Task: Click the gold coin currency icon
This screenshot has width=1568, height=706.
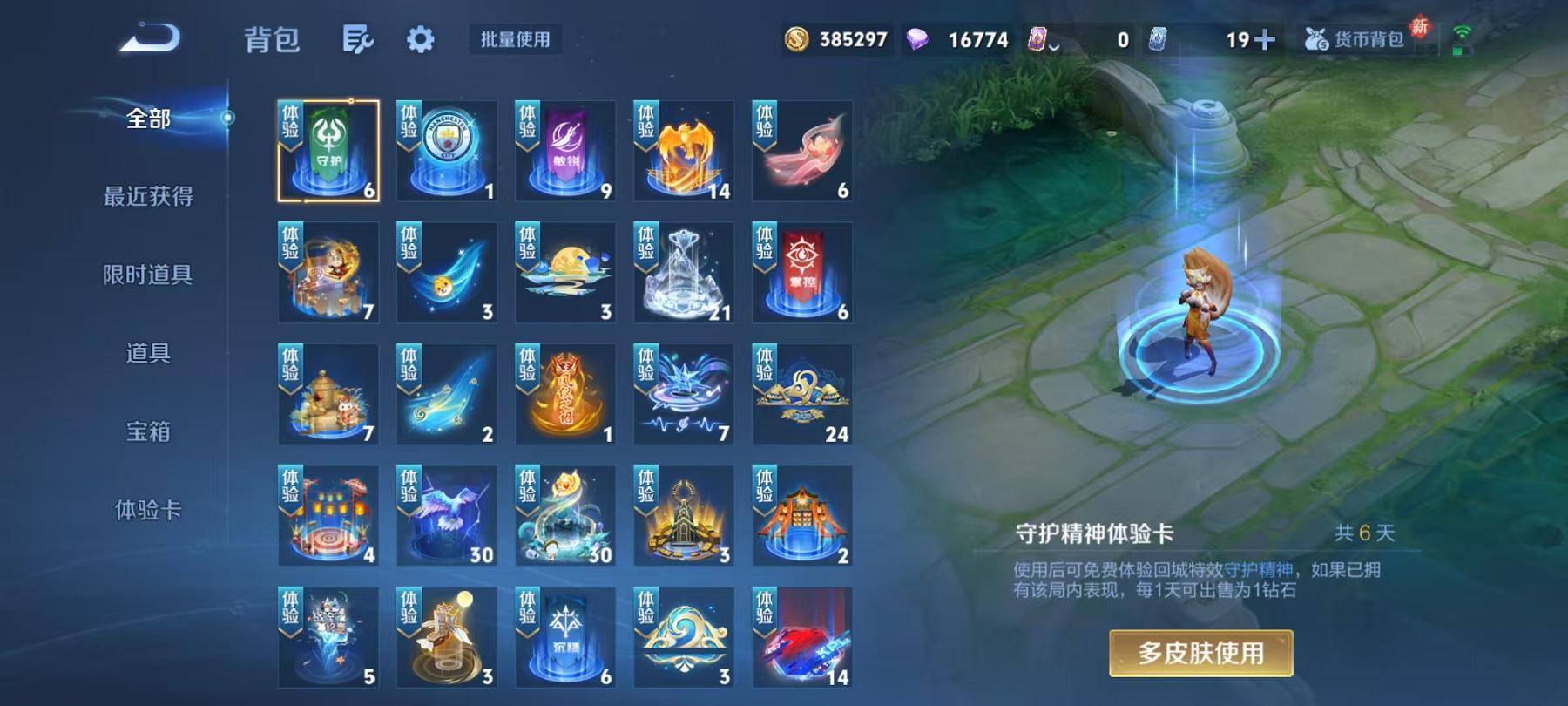Action: point(798,37)
